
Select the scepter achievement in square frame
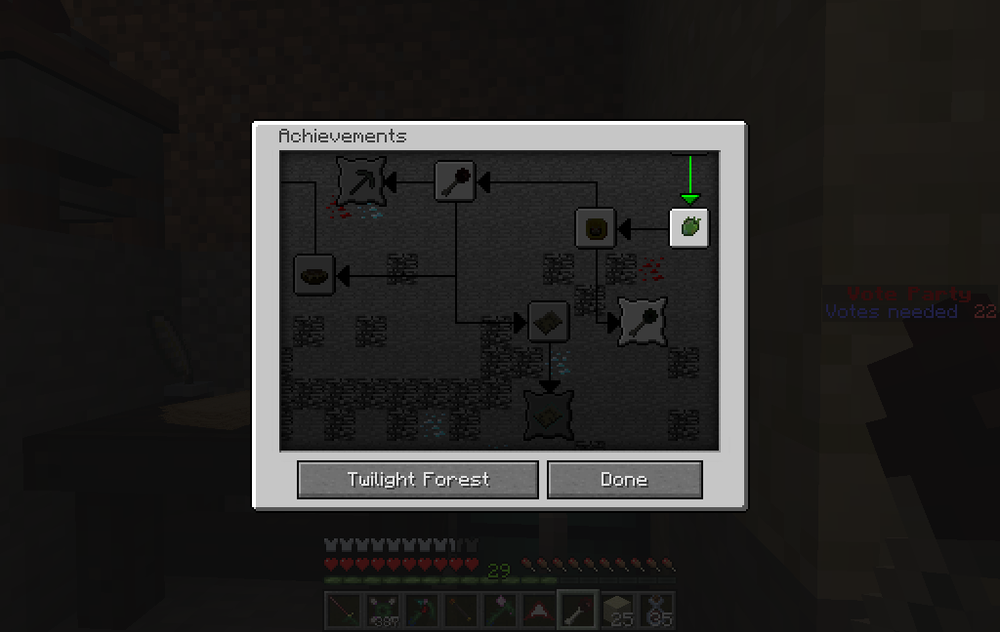[455, 181]
